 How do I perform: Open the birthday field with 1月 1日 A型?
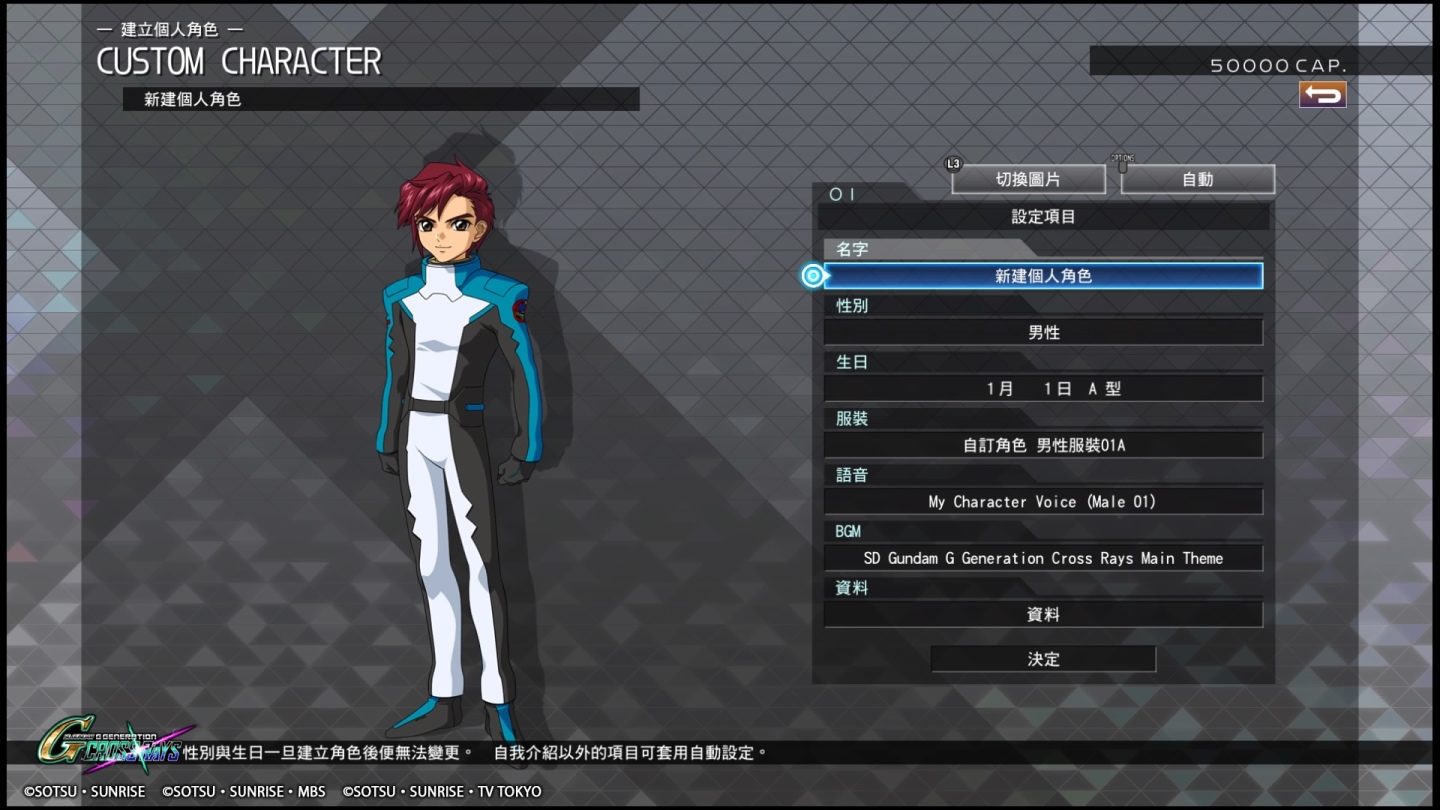click(1043, 389)
